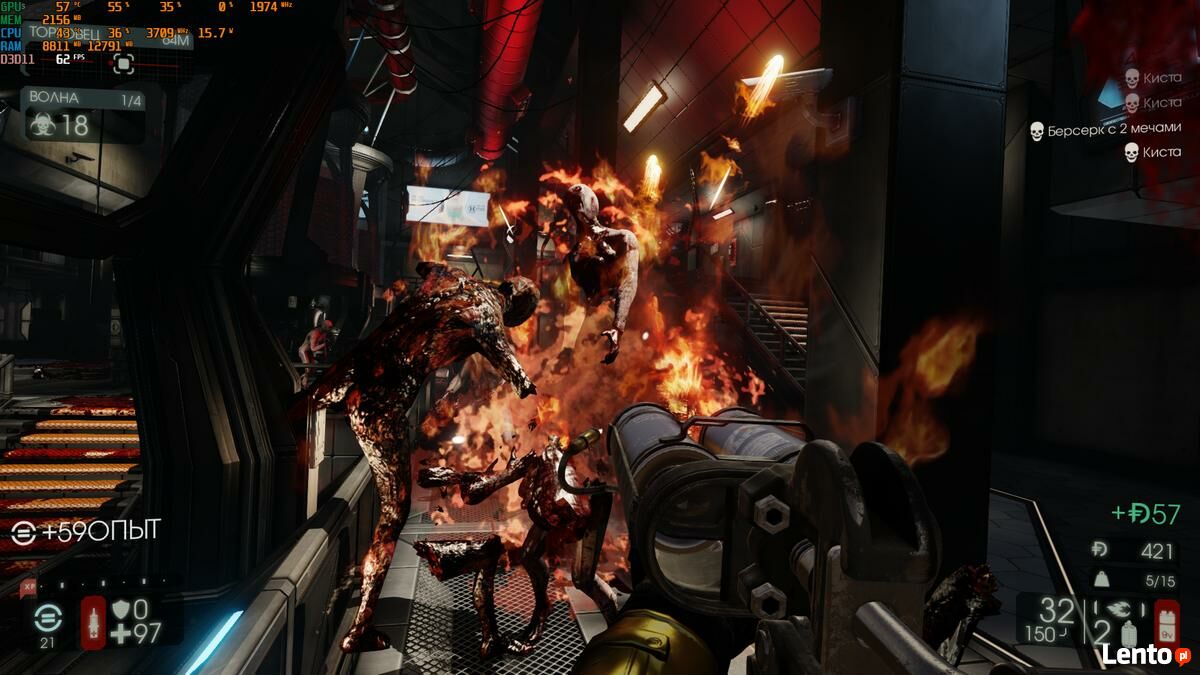Viewport: 1200px width, 675px height.
Task: Click the perk emblem icon above 21
Action: point(47,618)
